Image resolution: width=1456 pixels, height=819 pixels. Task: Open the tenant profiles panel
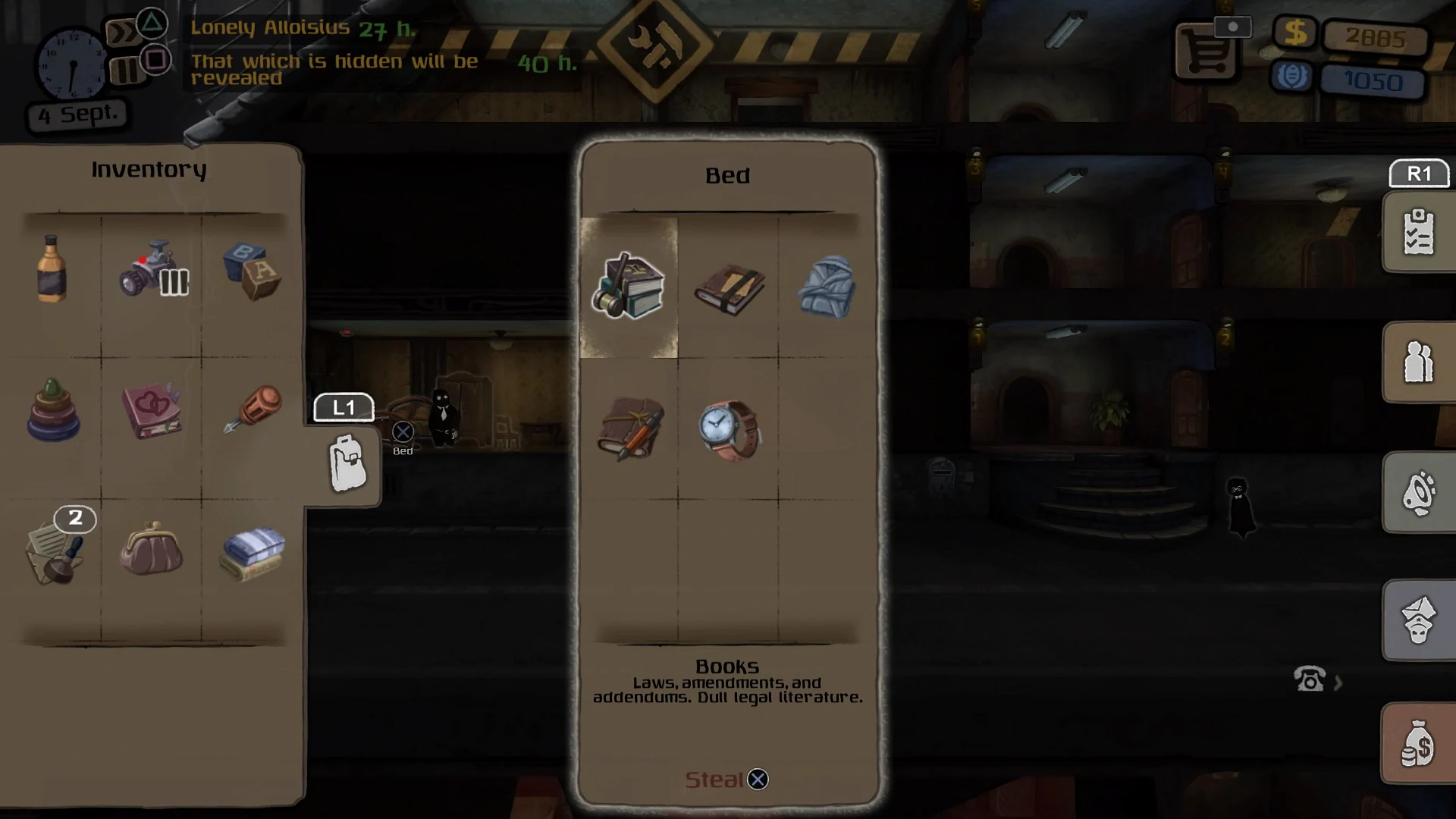(1419, 362)
